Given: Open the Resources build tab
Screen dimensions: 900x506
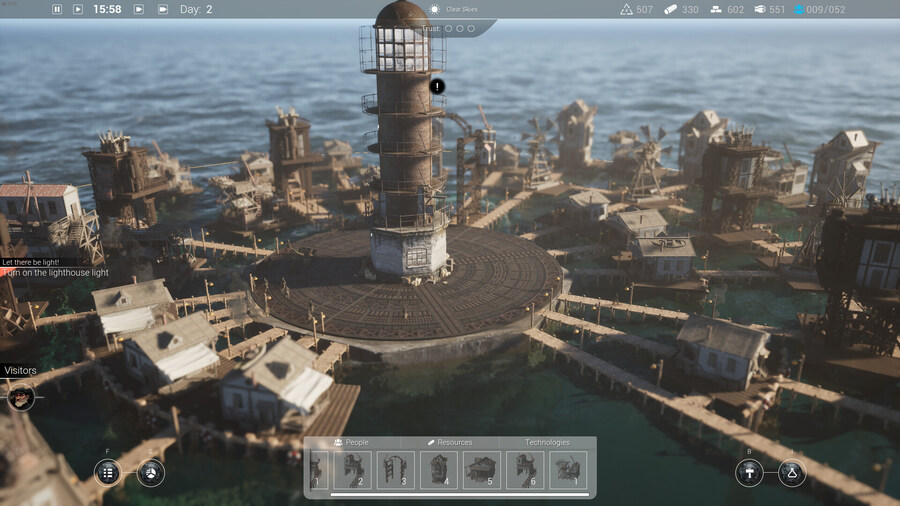Looking at the screenshot, I should 449,442.
